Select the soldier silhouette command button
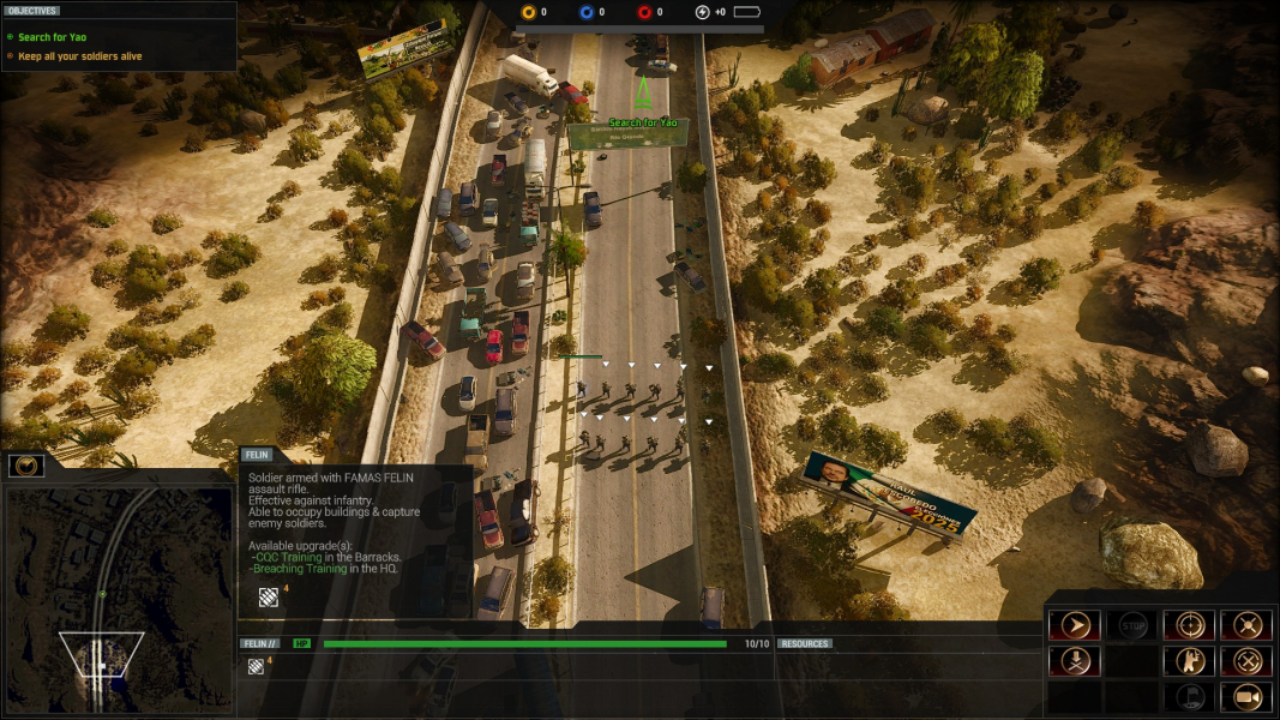Image resolution: width=1280 pixels, height=720 pixels. click(1189, 661)
